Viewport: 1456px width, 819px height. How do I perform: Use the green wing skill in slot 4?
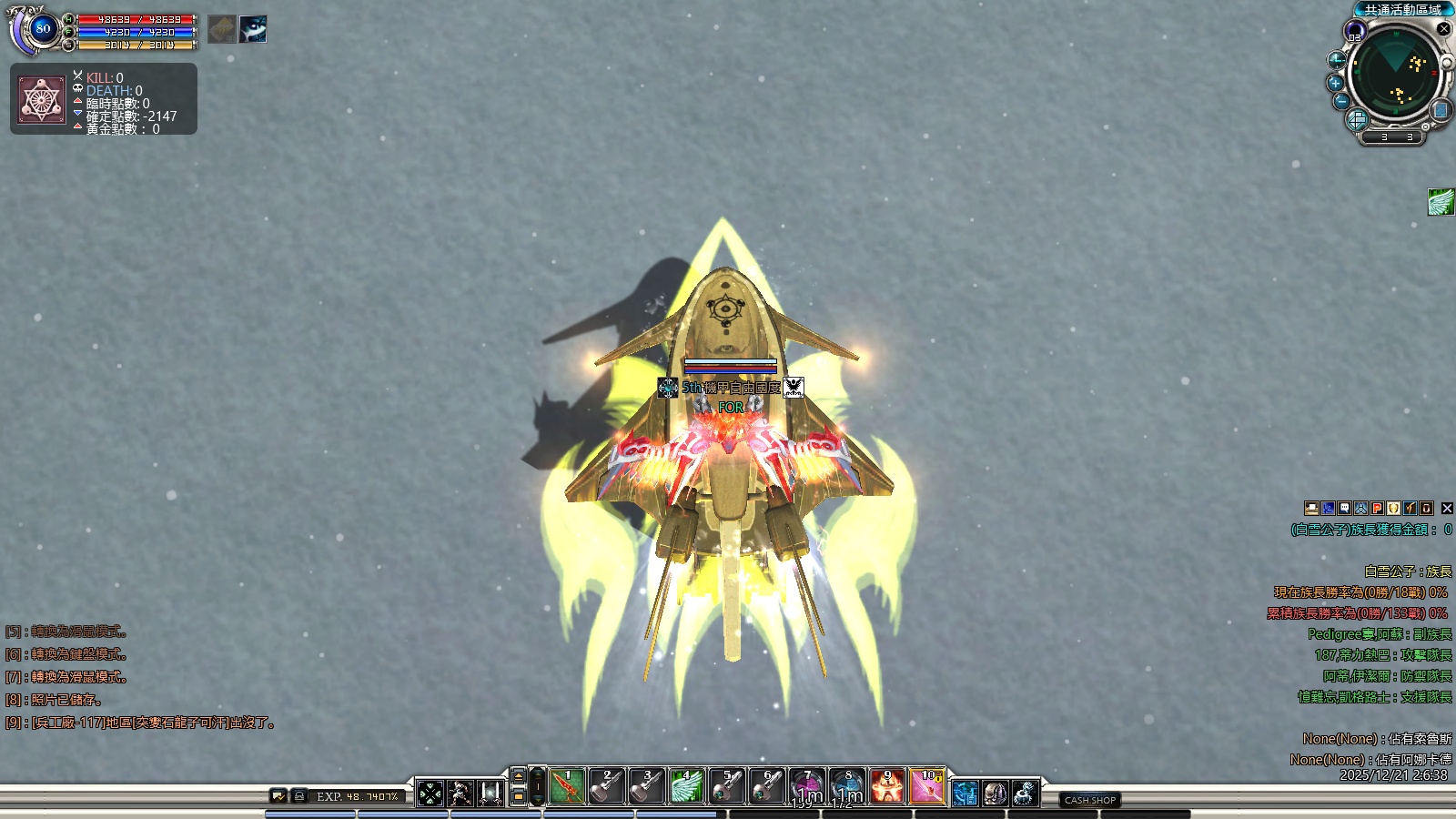687,787
